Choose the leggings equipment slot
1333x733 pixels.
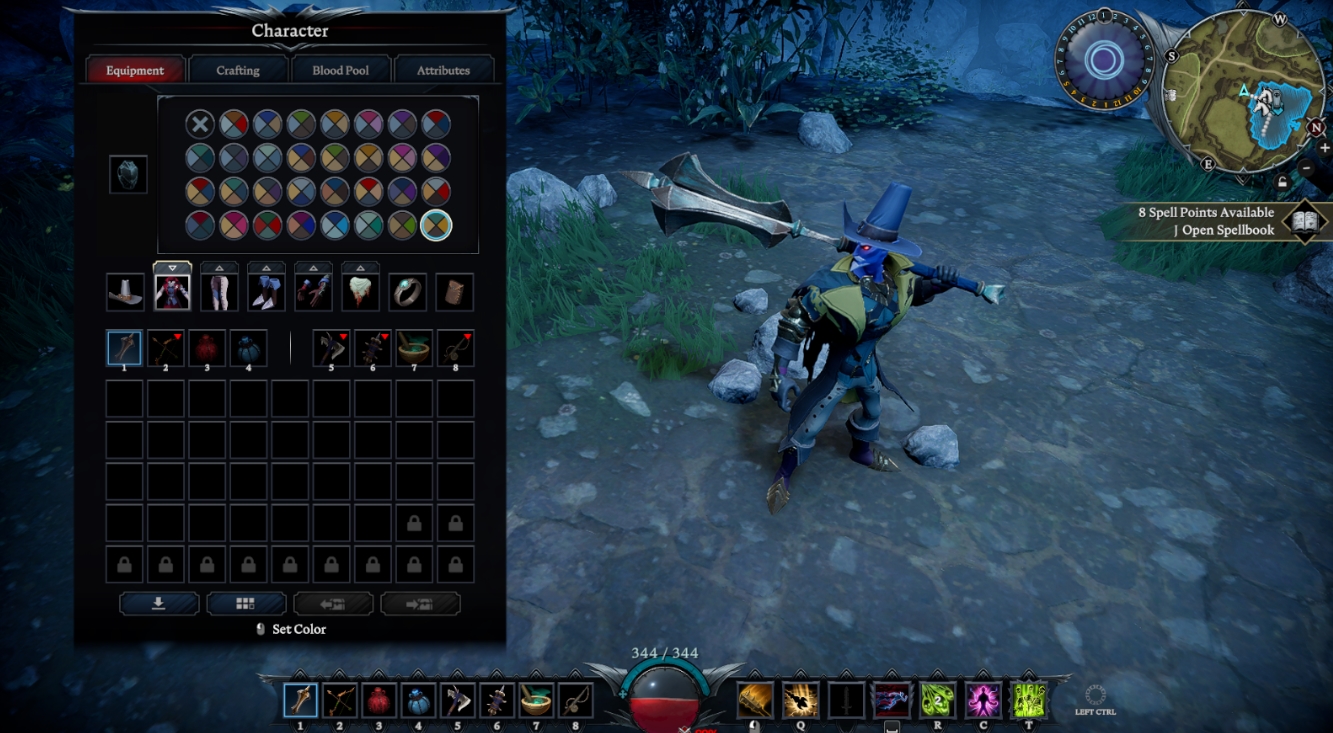[219, 292]
